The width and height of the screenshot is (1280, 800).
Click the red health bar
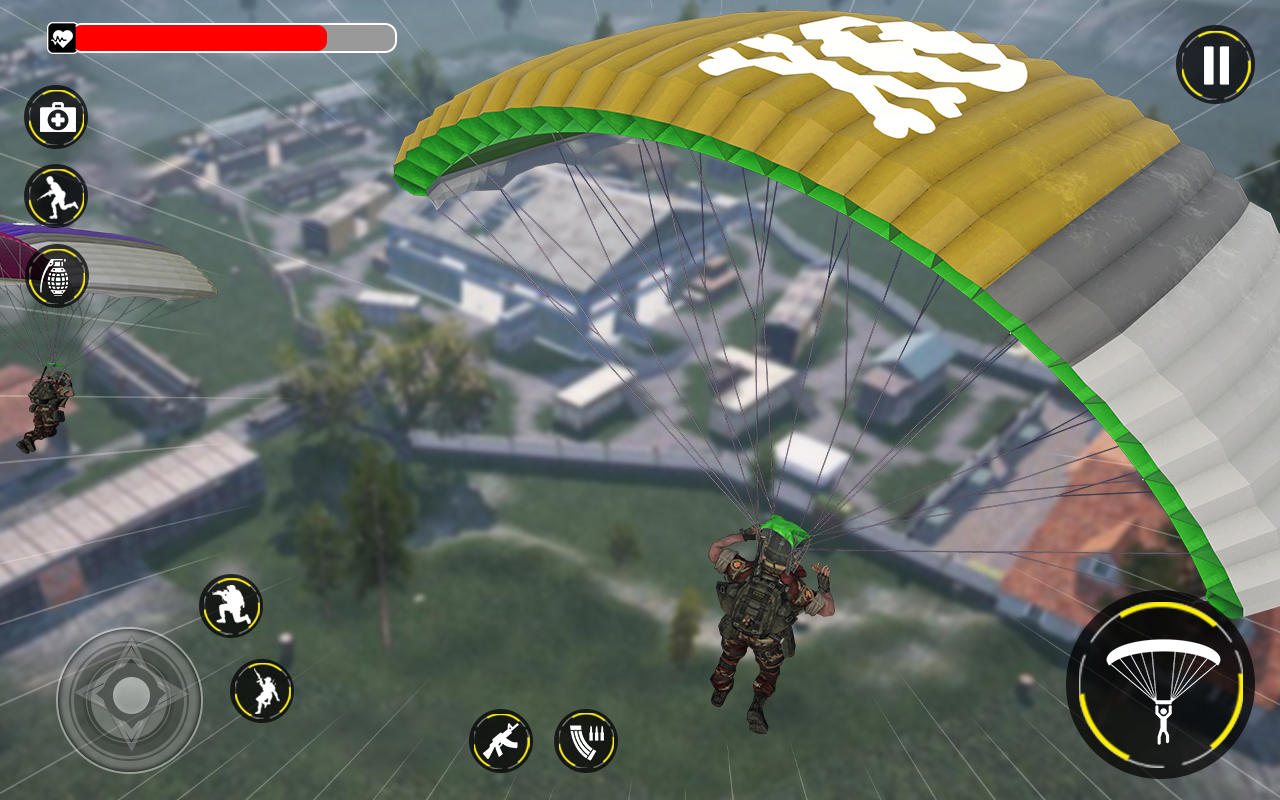click(x=200, y=38)
